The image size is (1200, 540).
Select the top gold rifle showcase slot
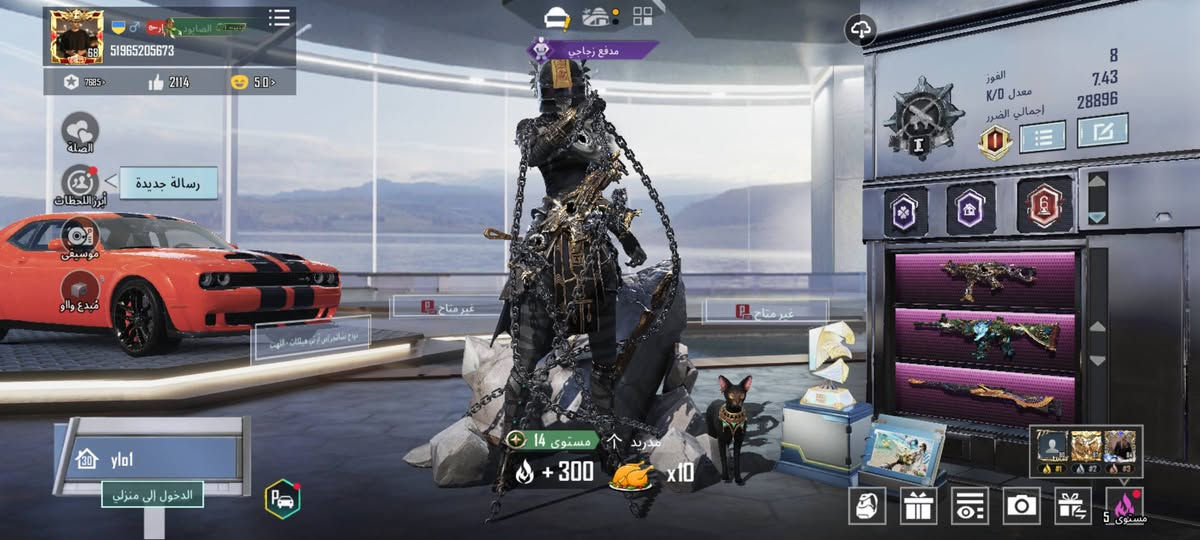[x=985, y=278]
